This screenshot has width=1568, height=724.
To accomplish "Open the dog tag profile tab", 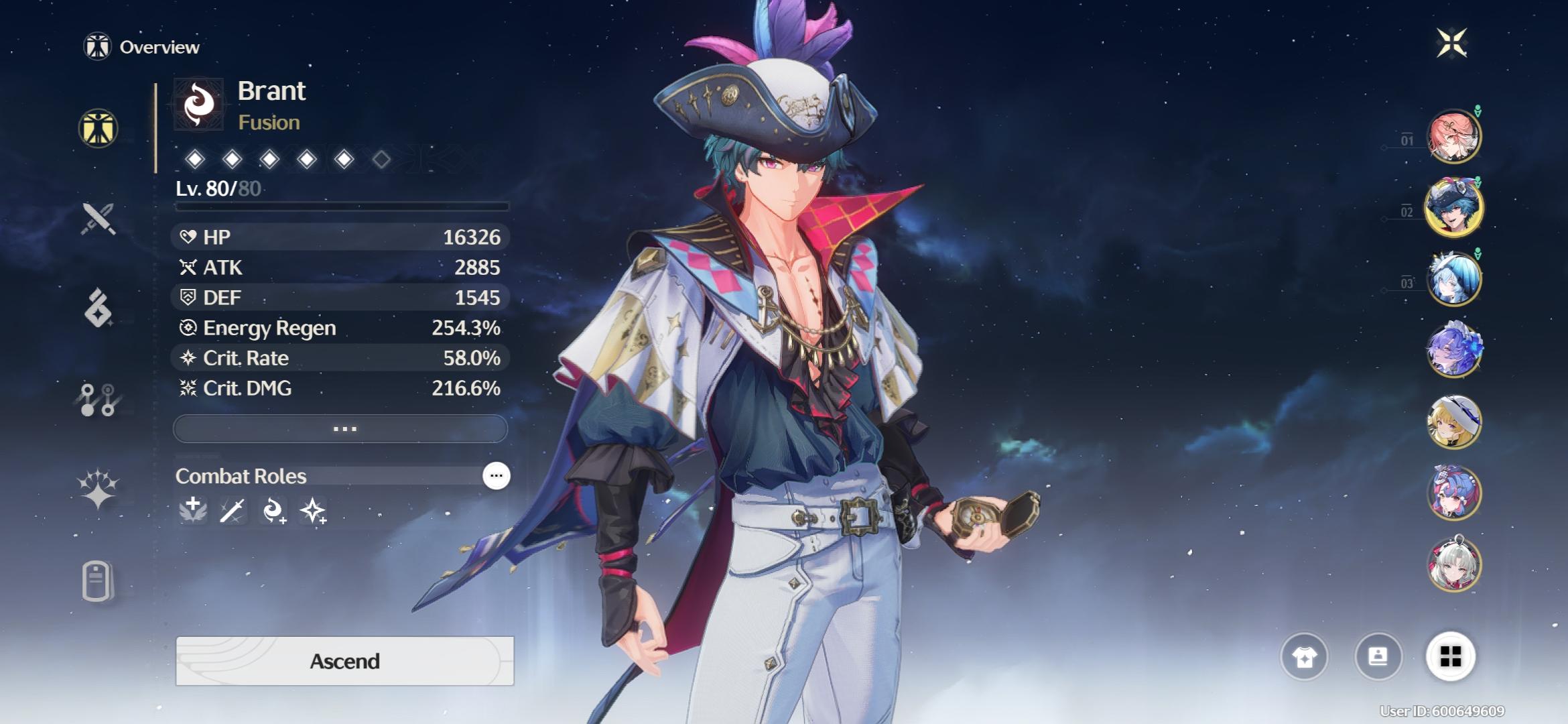I will [97, 581].
